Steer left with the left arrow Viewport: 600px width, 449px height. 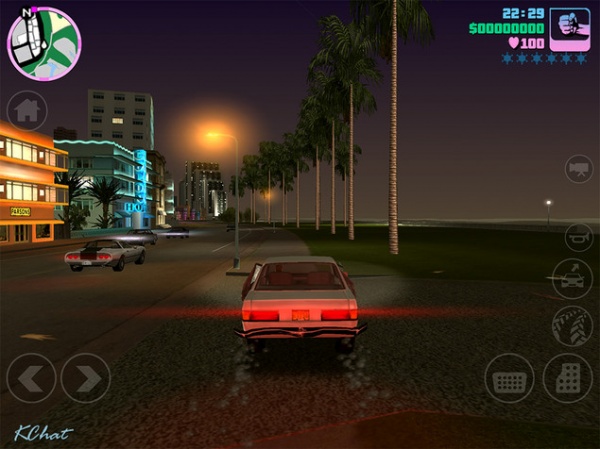pyautogui.click(x=31, y=378)
